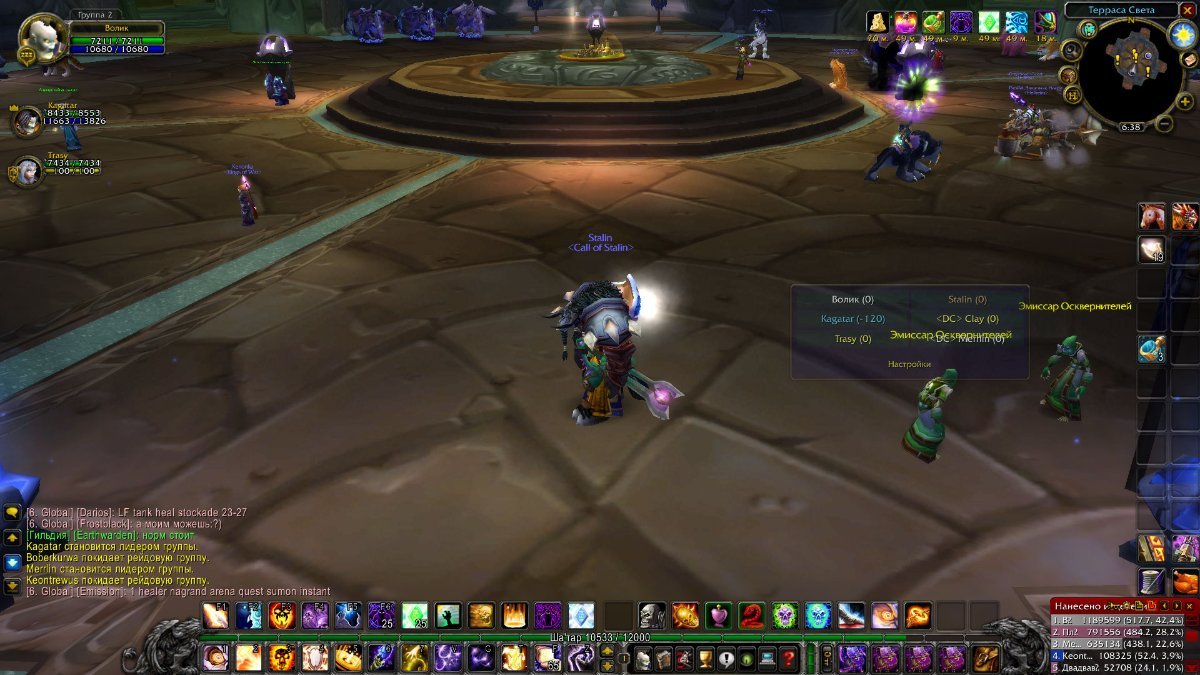1200x675 pixels.
Task: Close the minimap with the X button
Action: 1187,10
